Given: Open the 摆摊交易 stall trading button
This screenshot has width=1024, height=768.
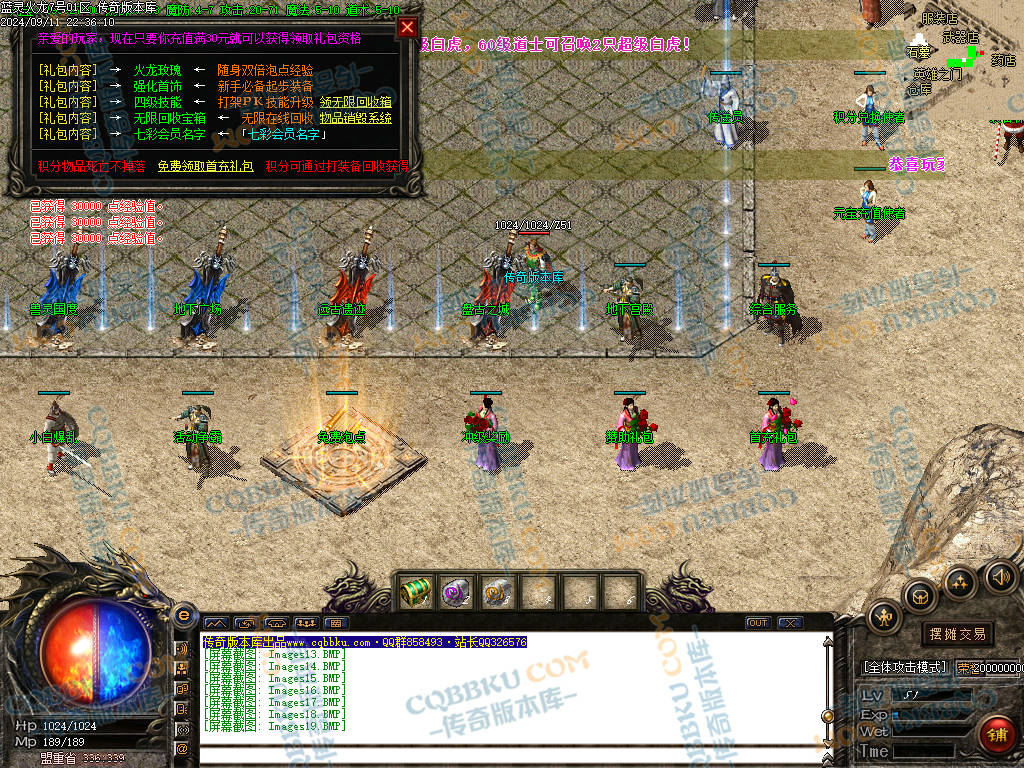Looking at the screenshot, I should 957,633.
